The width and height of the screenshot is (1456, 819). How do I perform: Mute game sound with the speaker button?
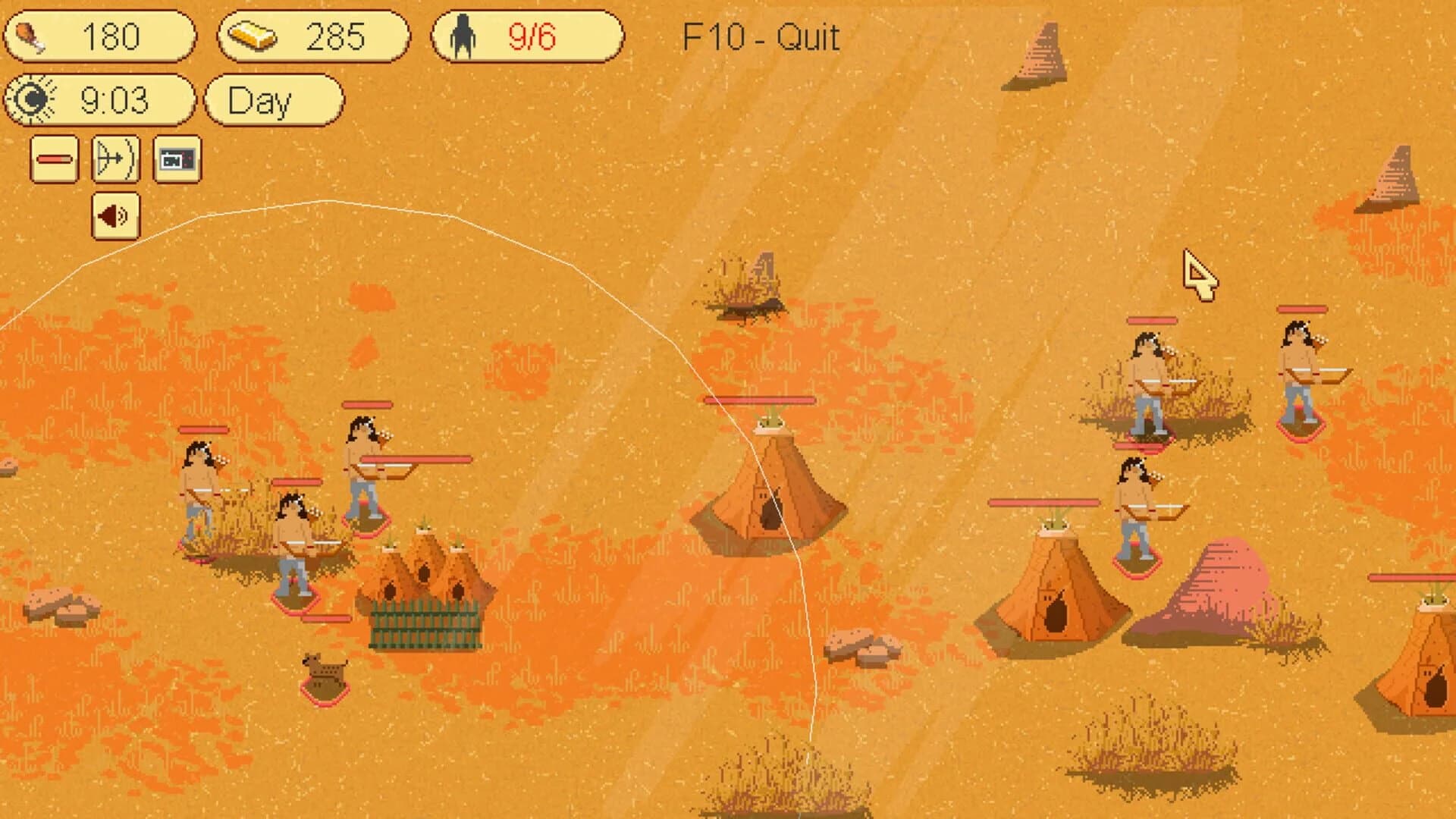pyautogui.click(x=115, y=216)
